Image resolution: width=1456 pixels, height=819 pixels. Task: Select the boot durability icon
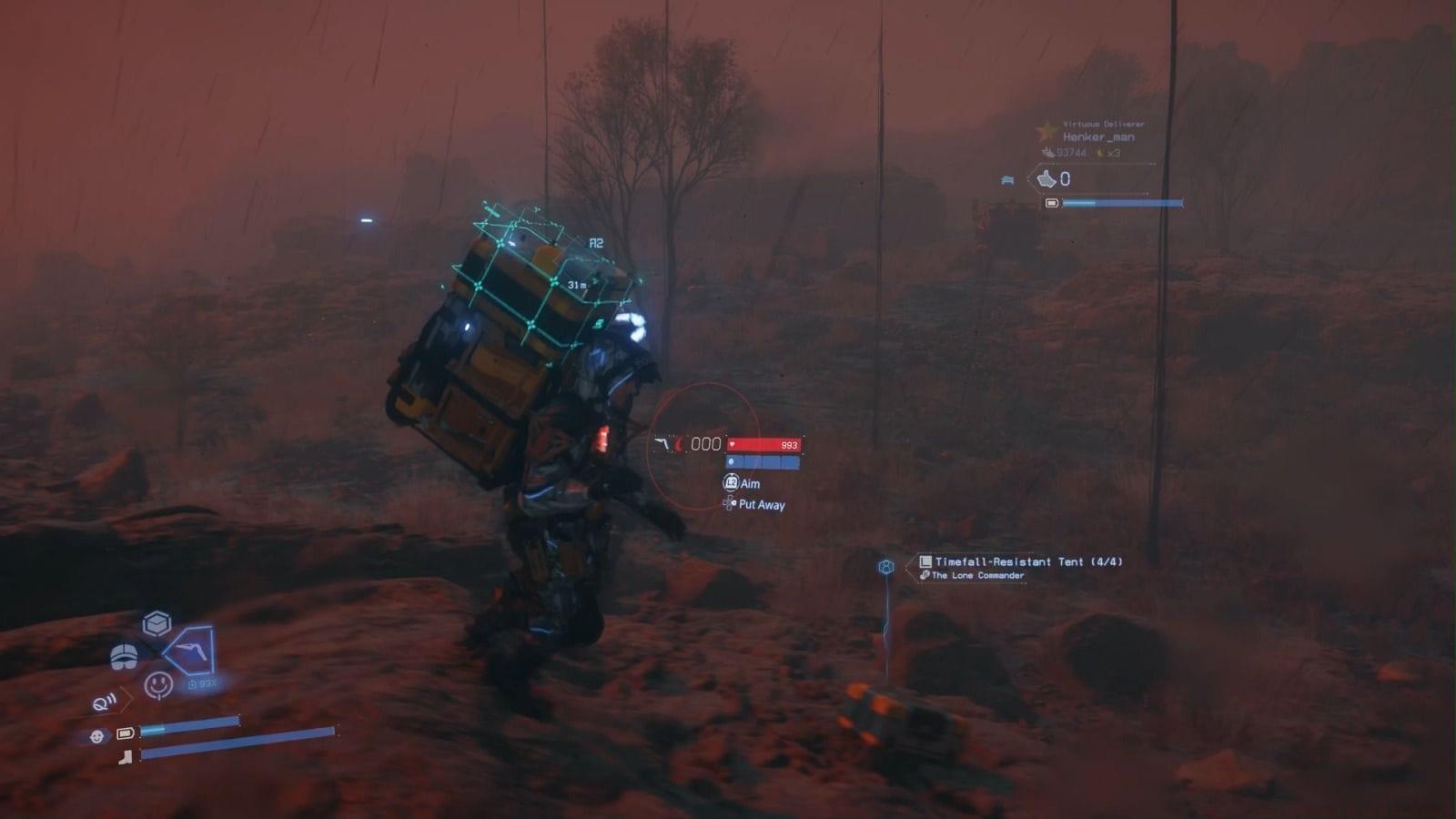coord(126,758)
